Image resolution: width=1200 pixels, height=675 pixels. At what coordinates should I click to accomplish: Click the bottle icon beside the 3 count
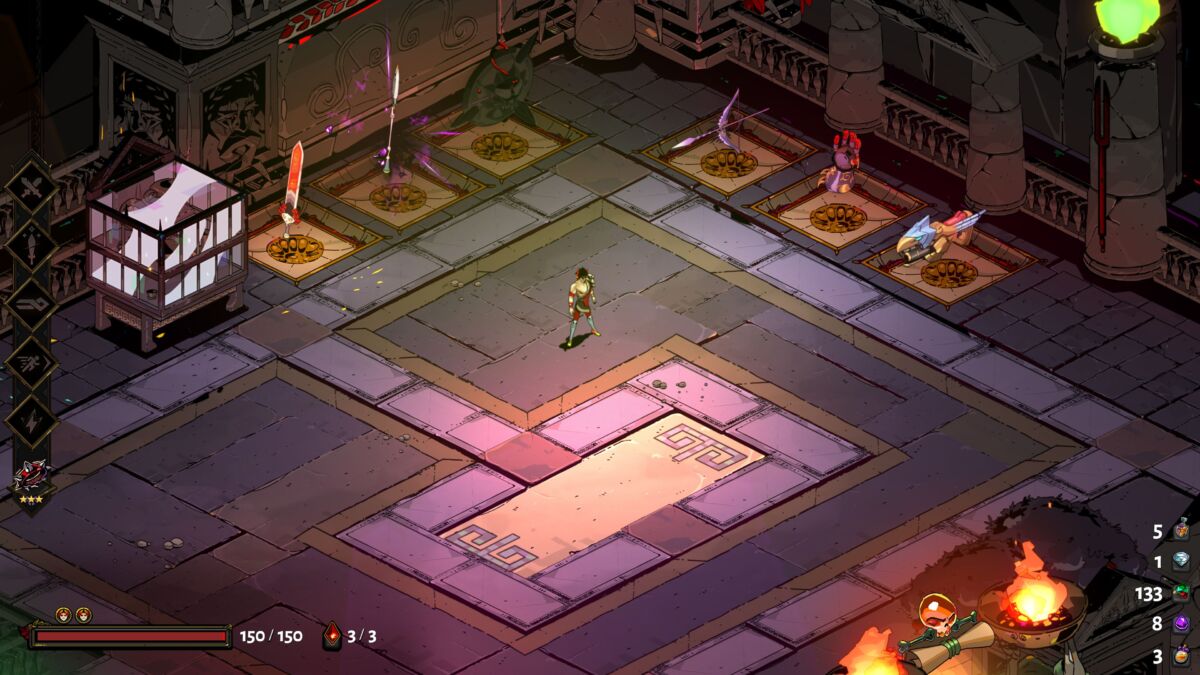(x=1182, y=657)
